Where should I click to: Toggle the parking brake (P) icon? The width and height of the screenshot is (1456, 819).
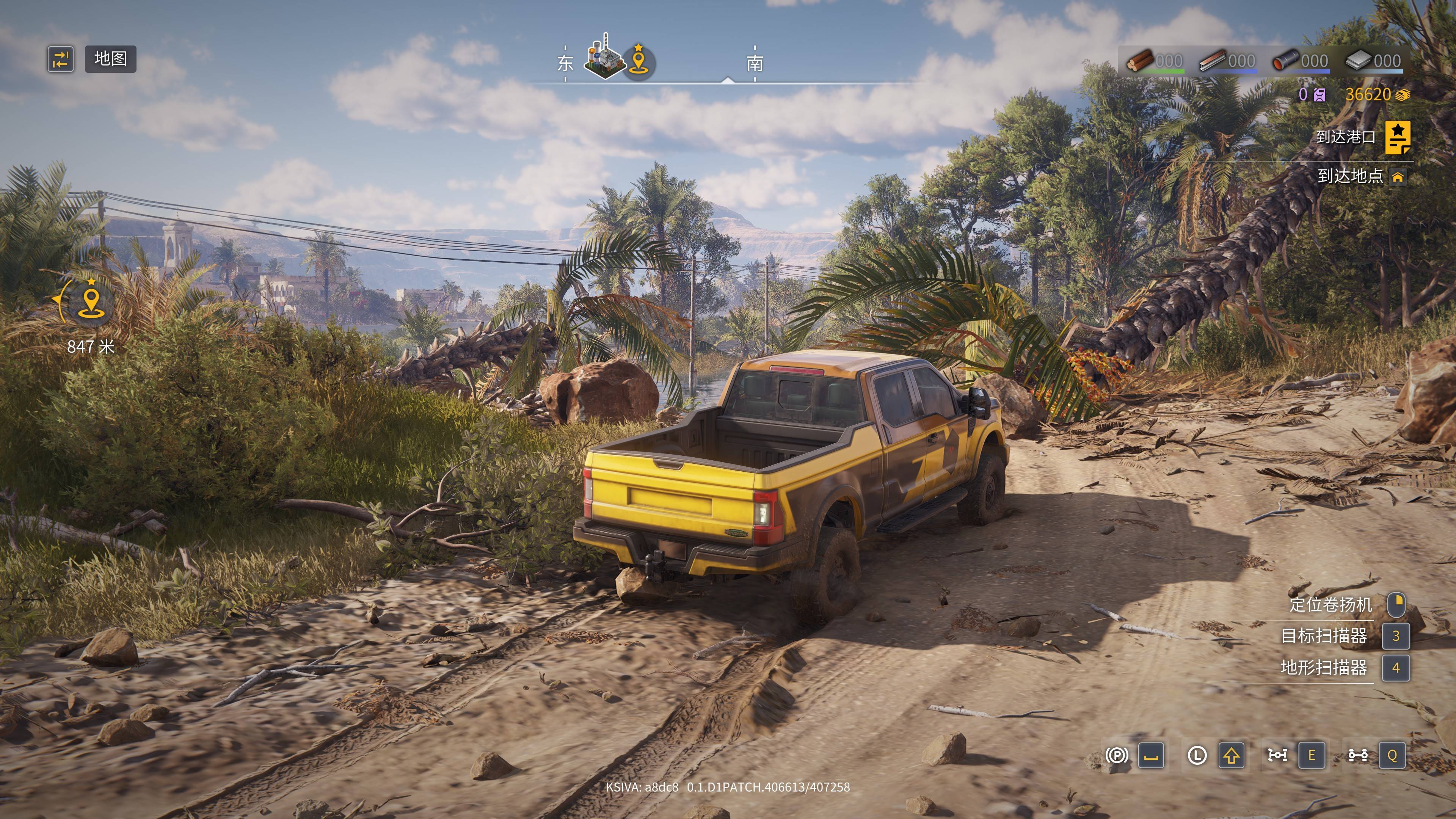pos(1116,755)
